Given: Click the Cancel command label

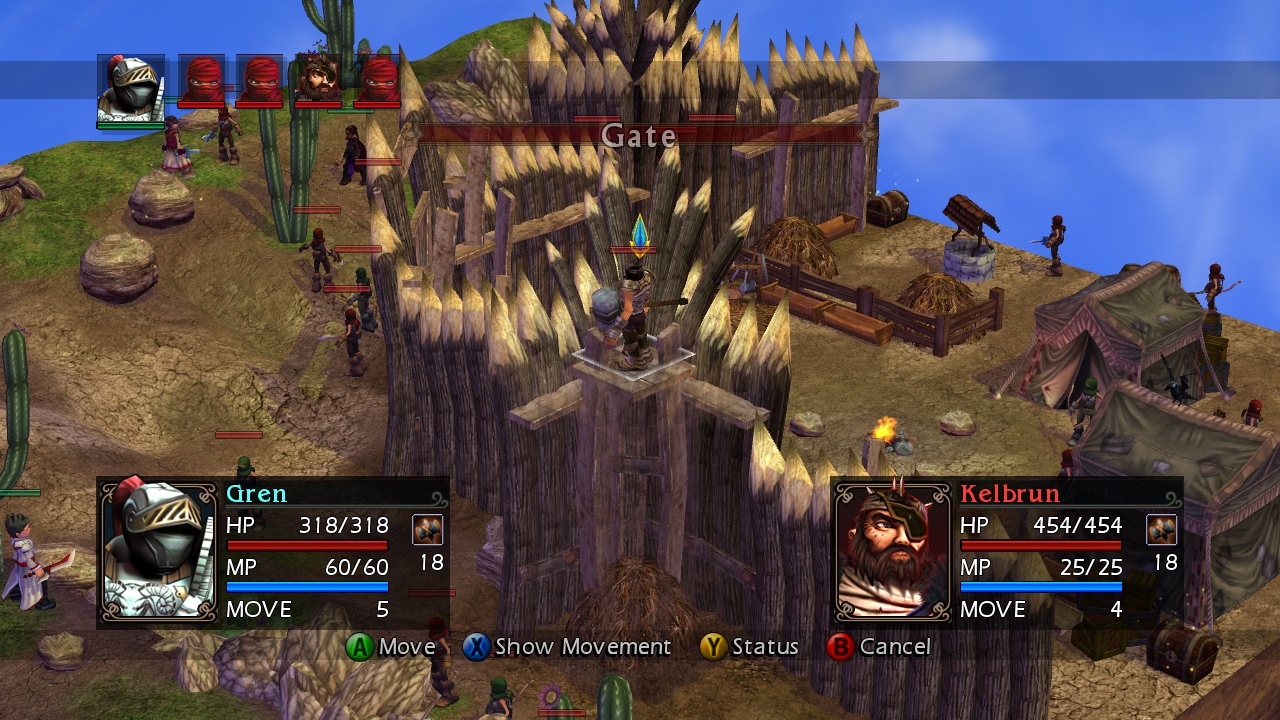Looking at the screenshot, I should [896, 647].
